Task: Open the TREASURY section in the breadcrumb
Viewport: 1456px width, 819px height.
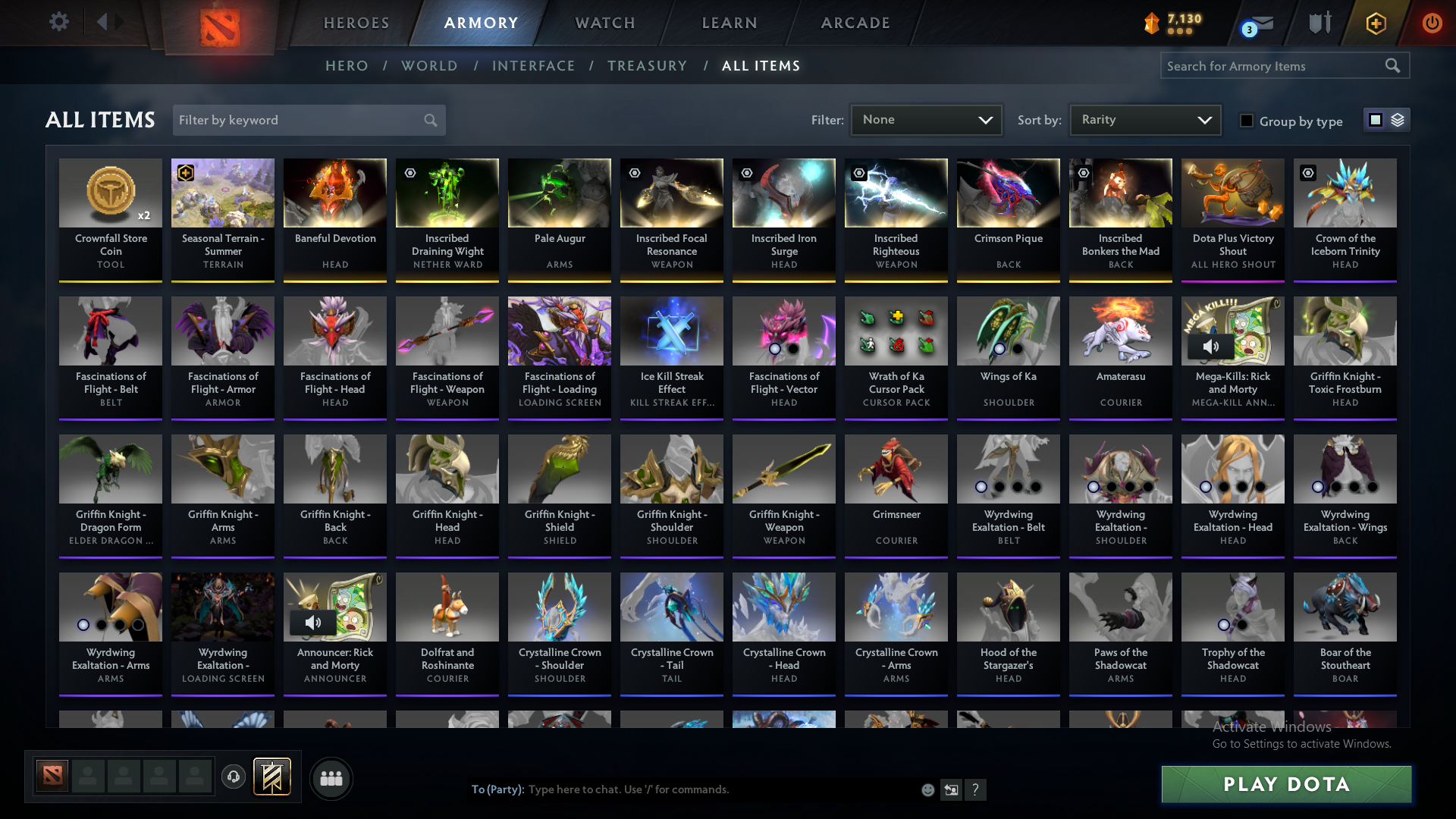Action: tap(647, 65)
